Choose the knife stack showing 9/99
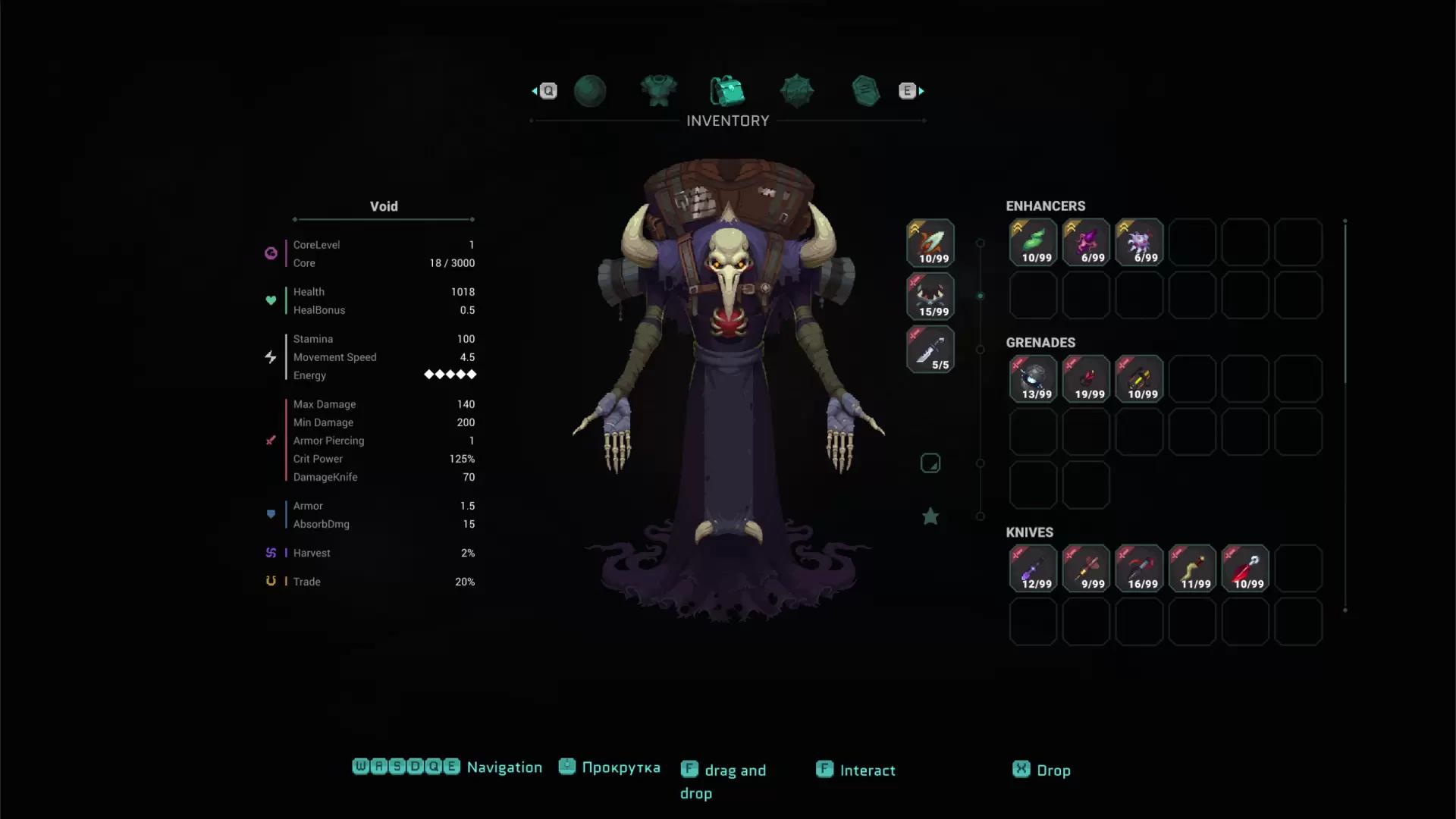 (1086, 569)
